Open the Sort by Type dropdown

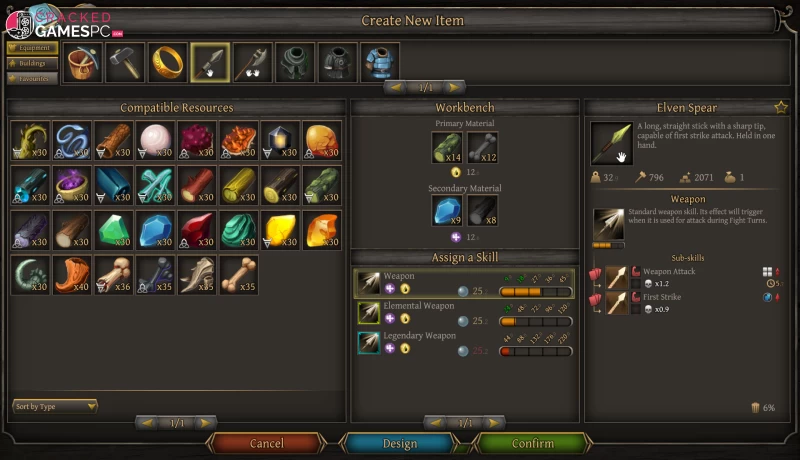coord(55,406)
